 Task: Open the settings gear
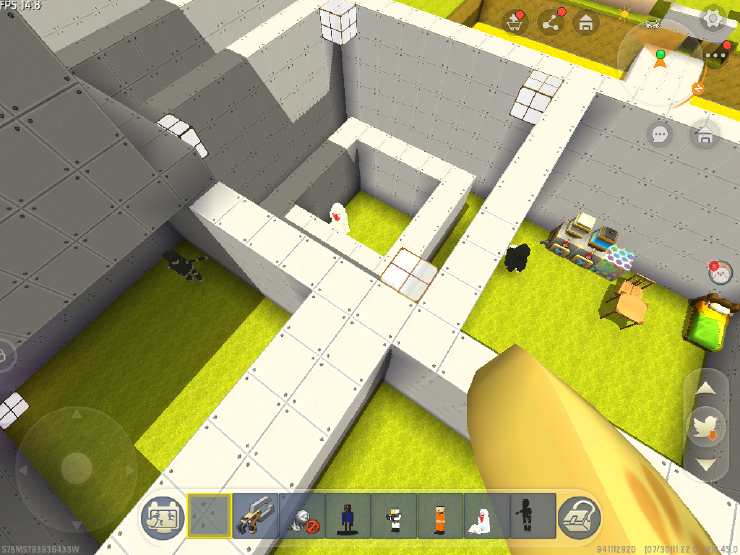pos(712,18)
